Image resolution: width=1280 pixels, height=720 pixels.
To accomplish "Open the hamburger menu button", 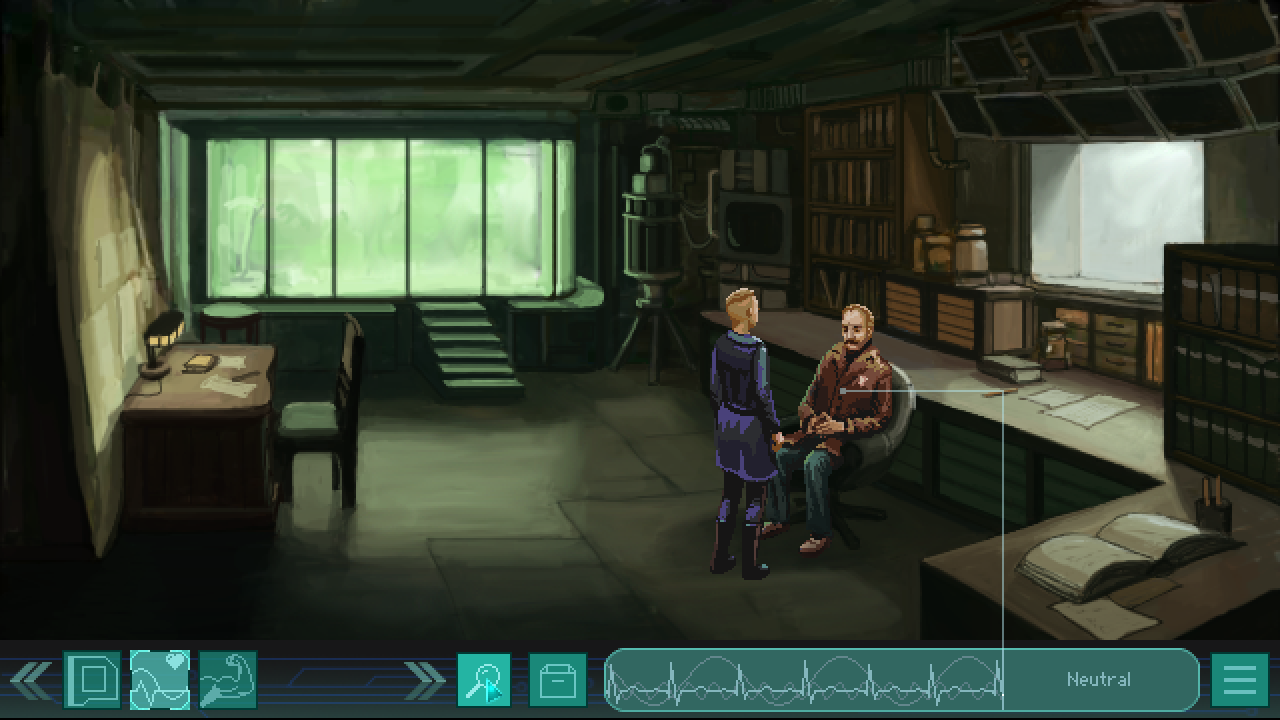I will [1239, 680].
